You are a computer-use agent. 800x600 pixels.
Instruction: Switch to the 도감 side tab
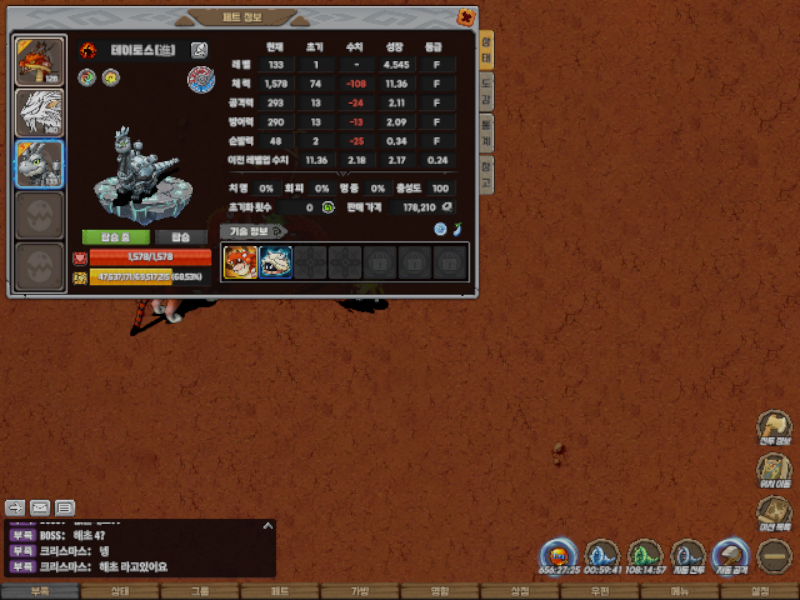coord(486,87)
